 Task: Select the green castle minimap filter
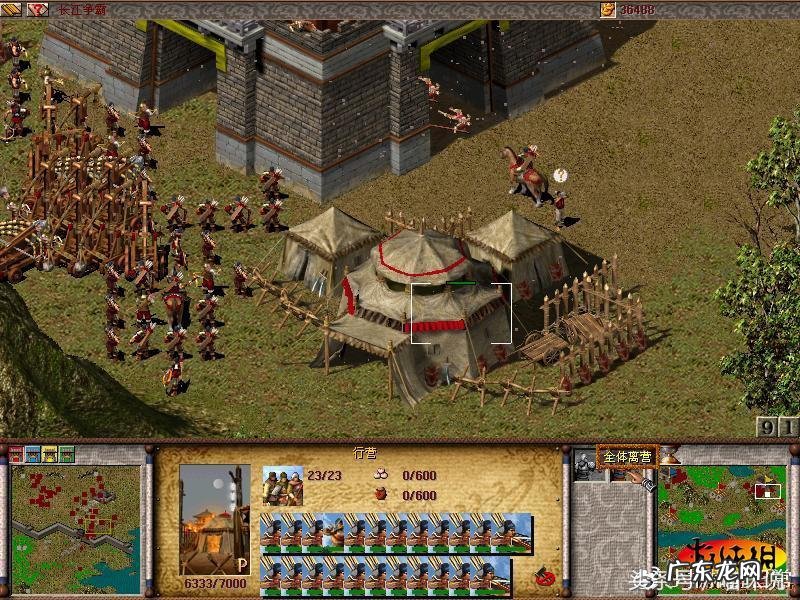pos(66,454)
